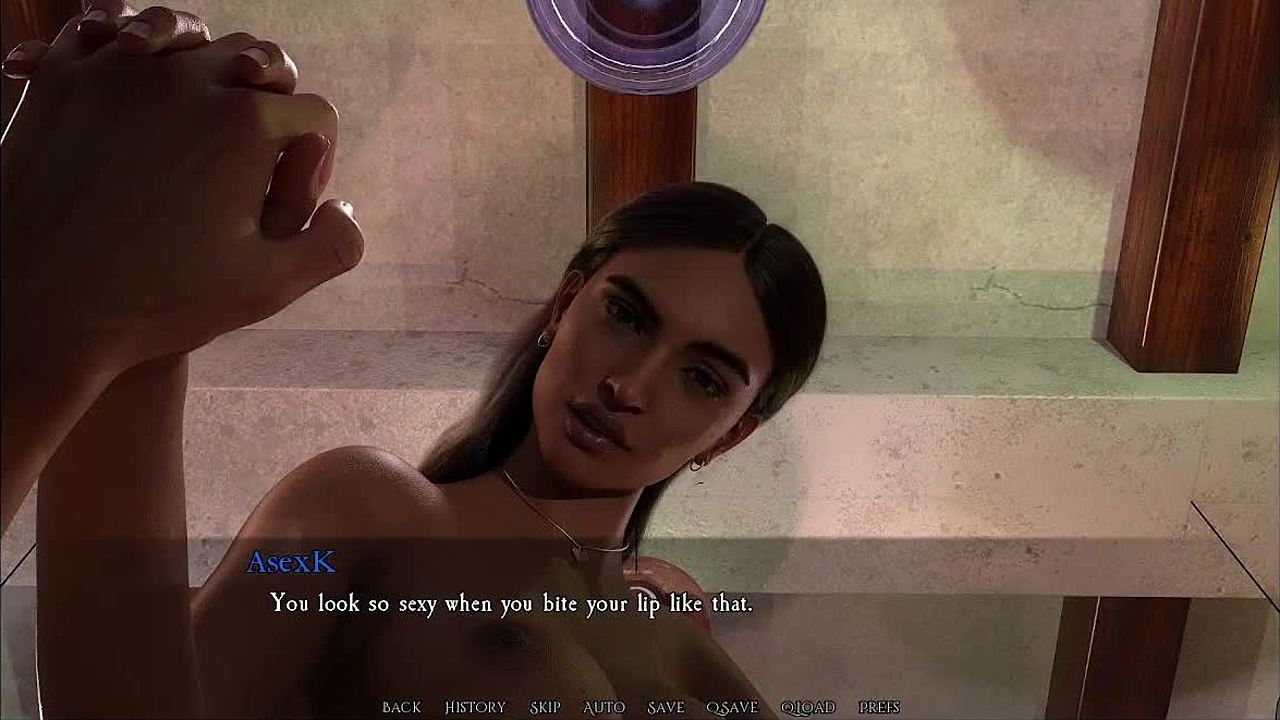Go back one dialogue line
Viewport: 1280px width, 720px height.
[401, 707]
